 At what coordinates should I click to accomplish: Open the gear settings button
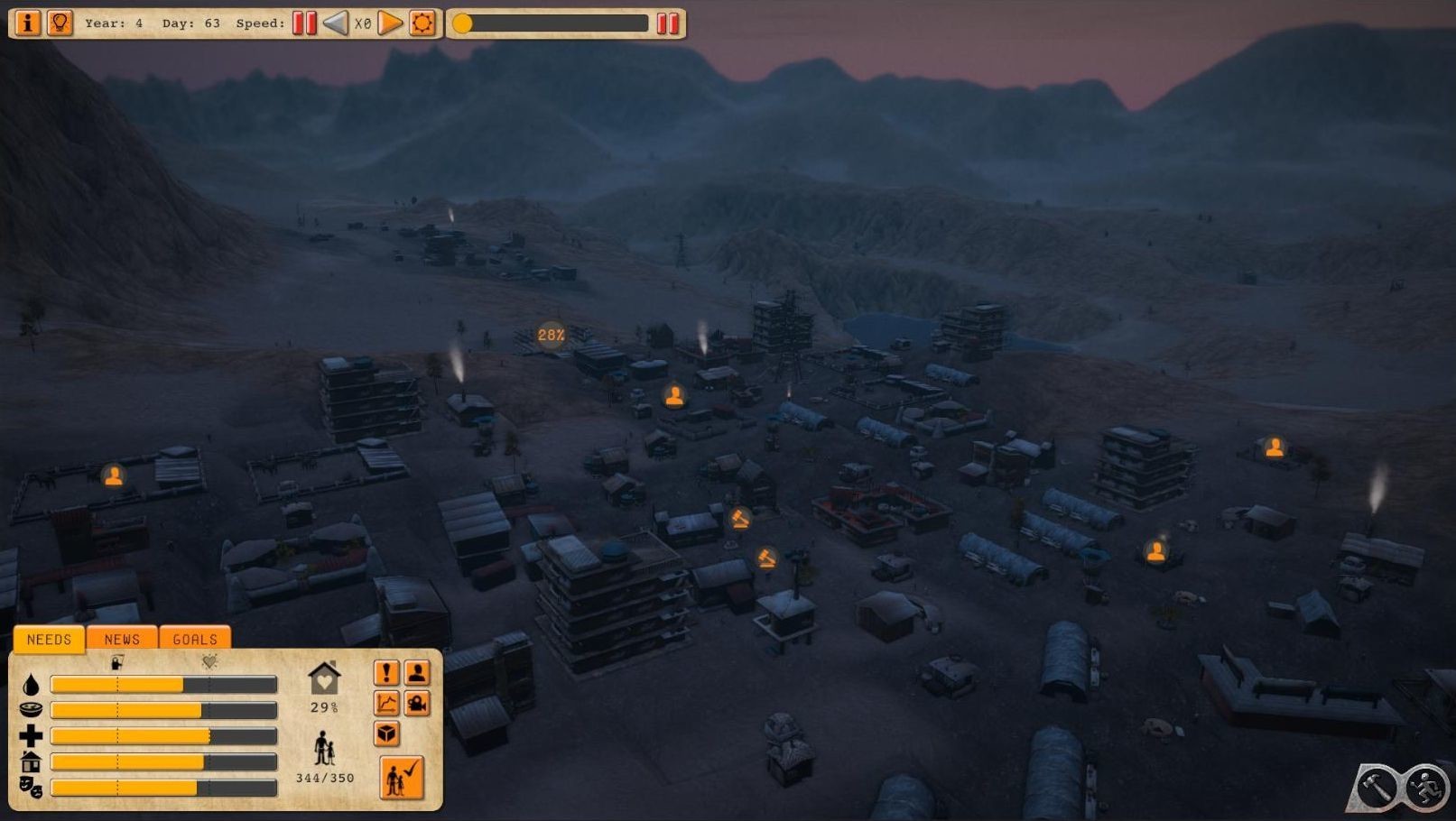point(422,23)
